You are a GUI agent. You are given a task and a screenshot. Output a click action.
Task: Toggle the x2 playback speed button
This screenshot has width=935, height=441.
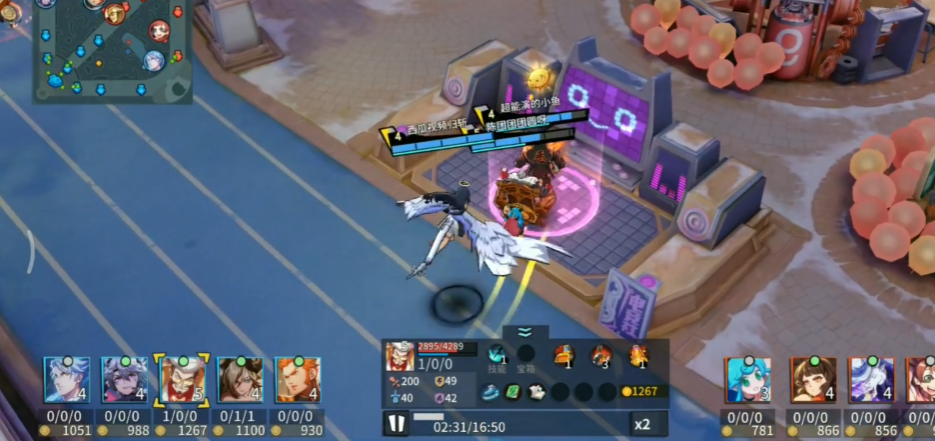643,424
